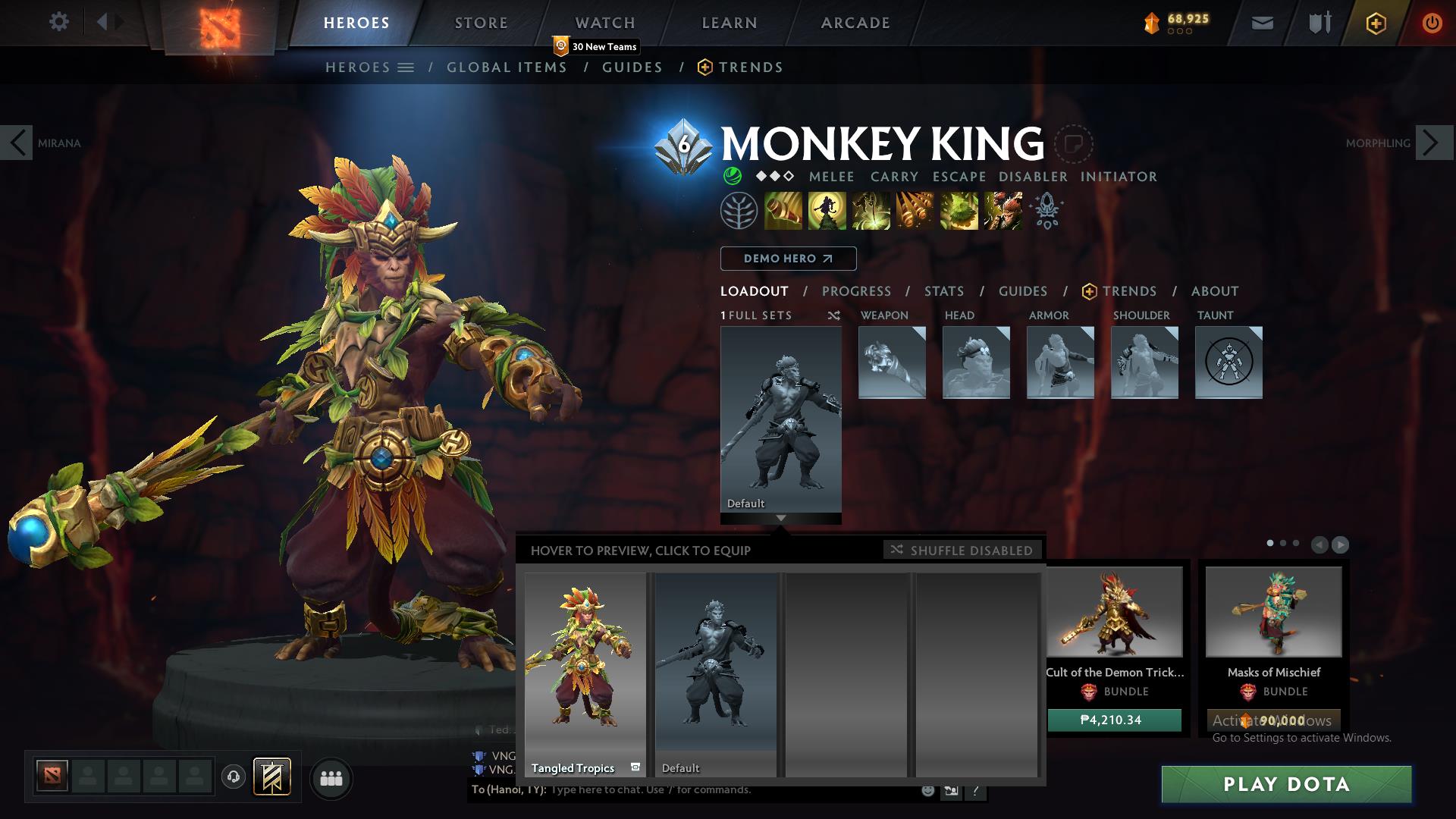Select the Boundless Strike ability icon

783,210
